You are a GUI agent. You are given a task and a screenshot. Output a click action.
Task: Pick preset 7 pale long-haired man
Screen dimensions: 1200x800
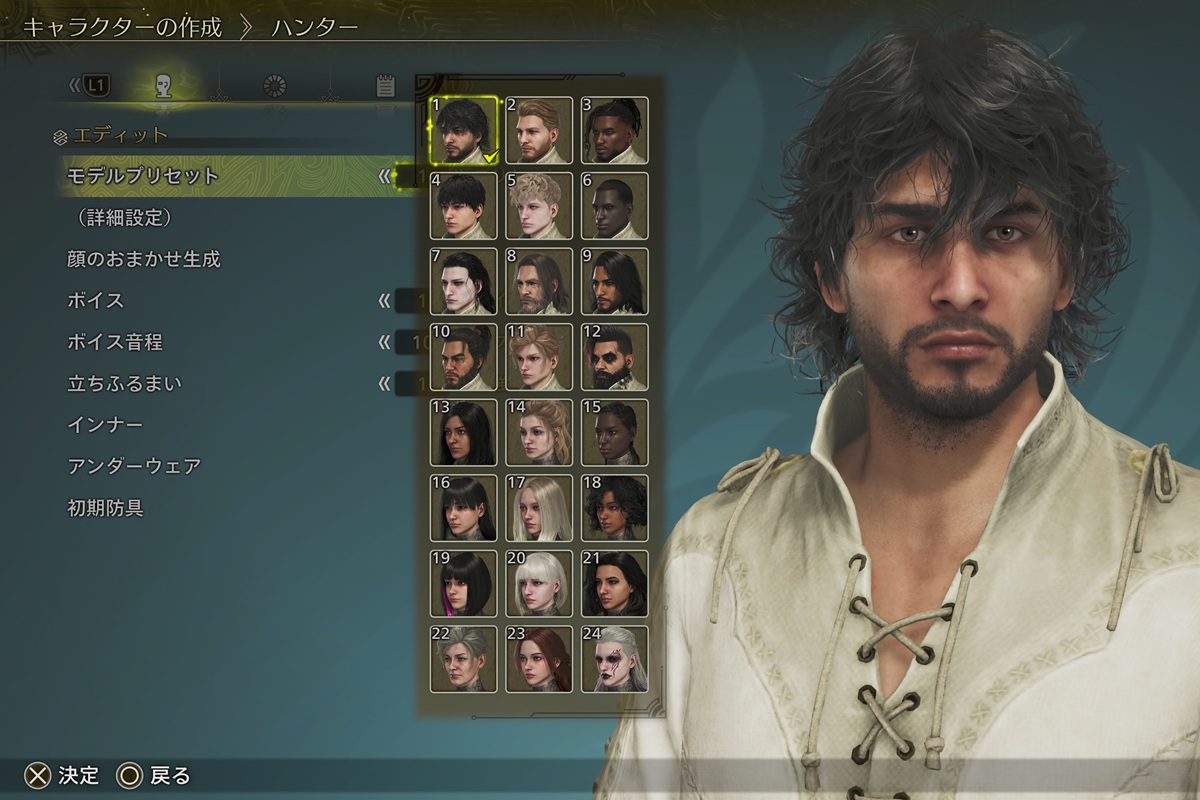[x=464, y=282]
